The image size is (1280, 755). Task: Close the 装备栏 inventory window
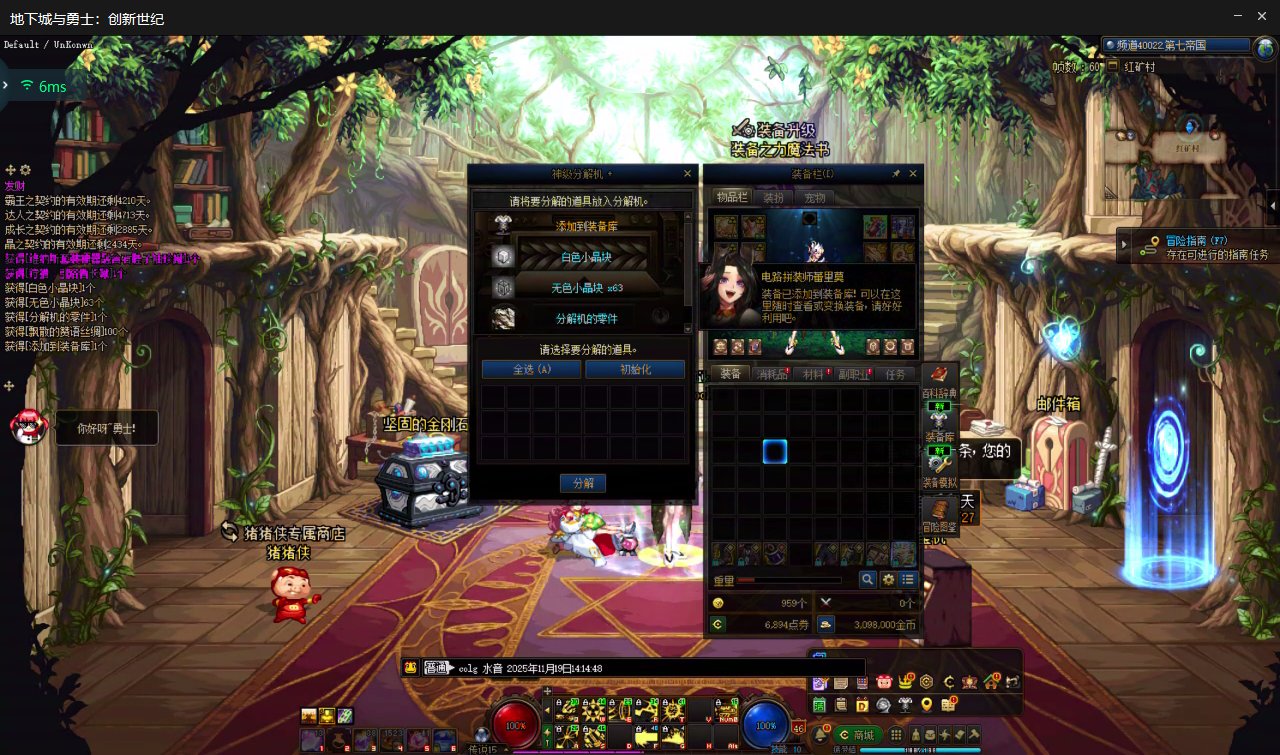912,174
